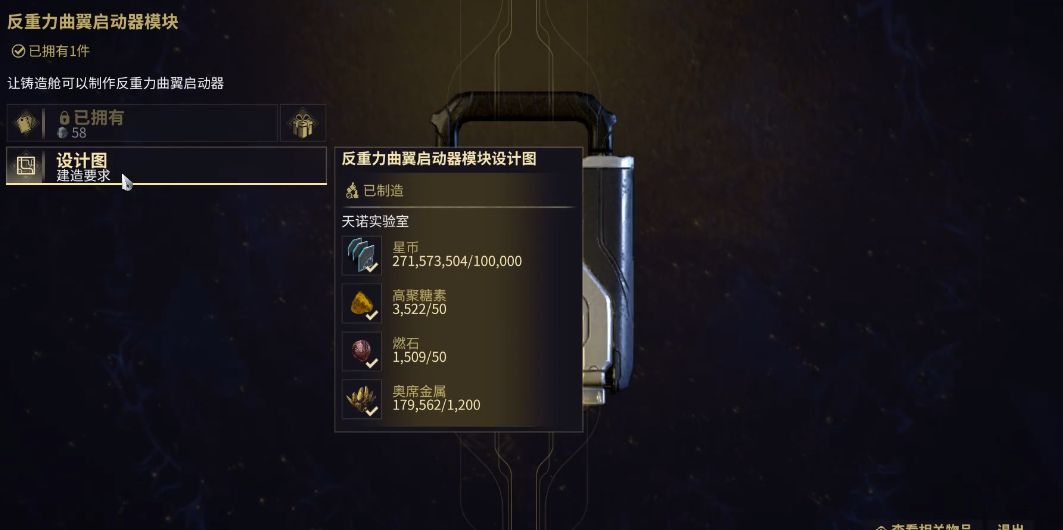
Task: Click the gift box button
Action: [302, 123]
